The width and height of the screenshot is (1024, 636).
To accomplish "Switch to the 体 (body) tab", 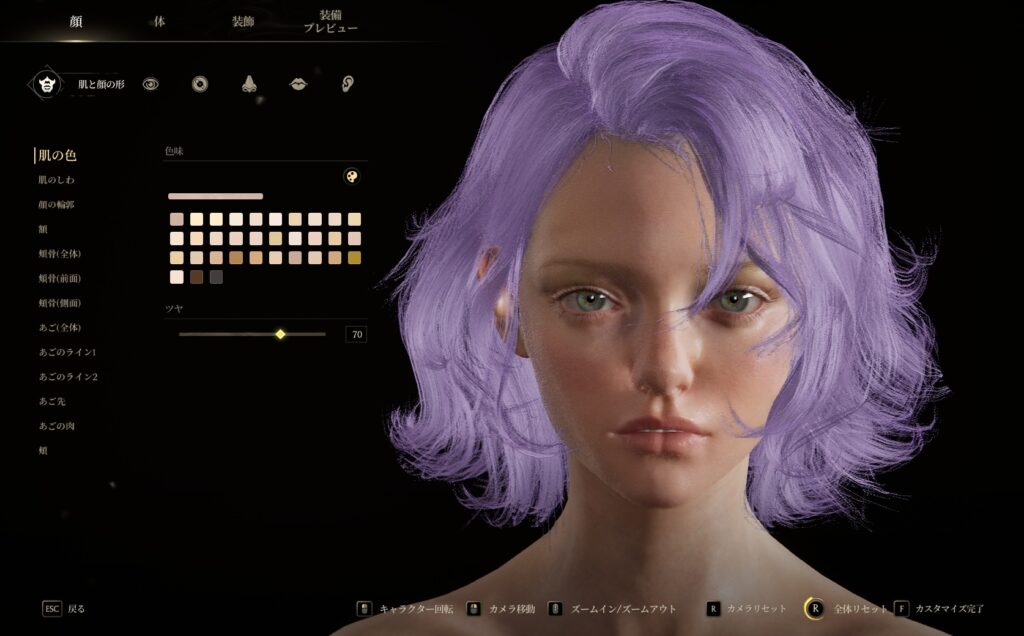I will click(x=159, y=21).
